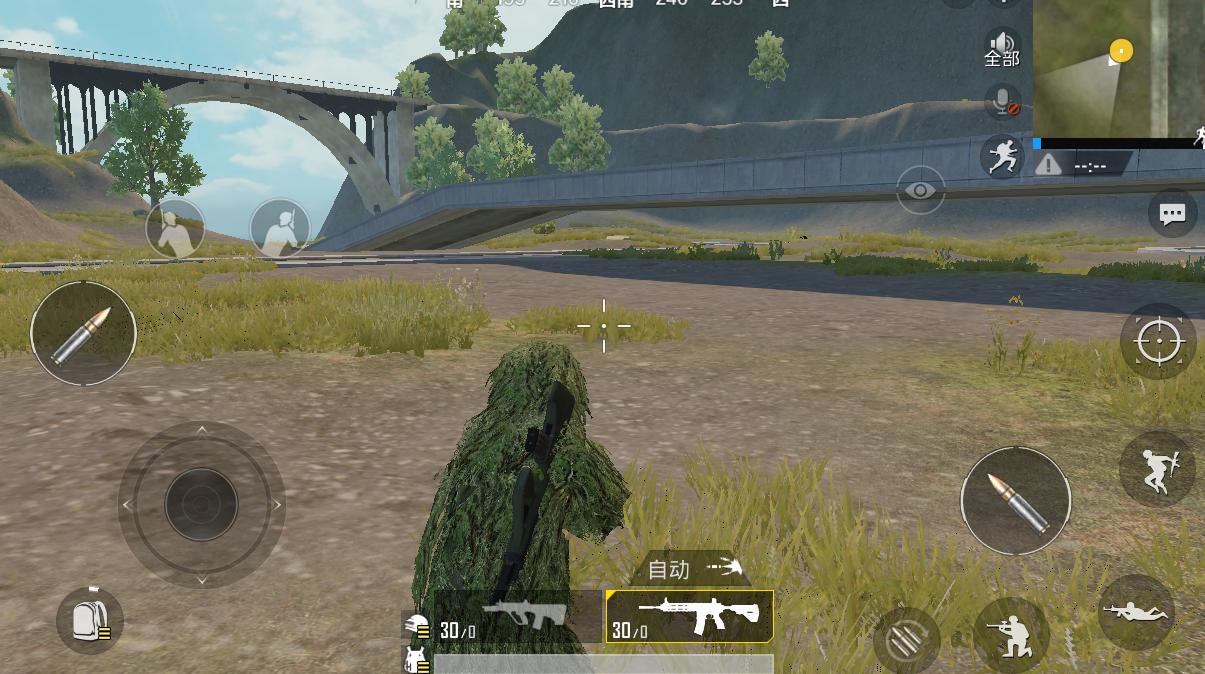This screenshot has height=674, width=1205.
Task: Aim down sights with crosshair button
Action: pos(1158,341)
